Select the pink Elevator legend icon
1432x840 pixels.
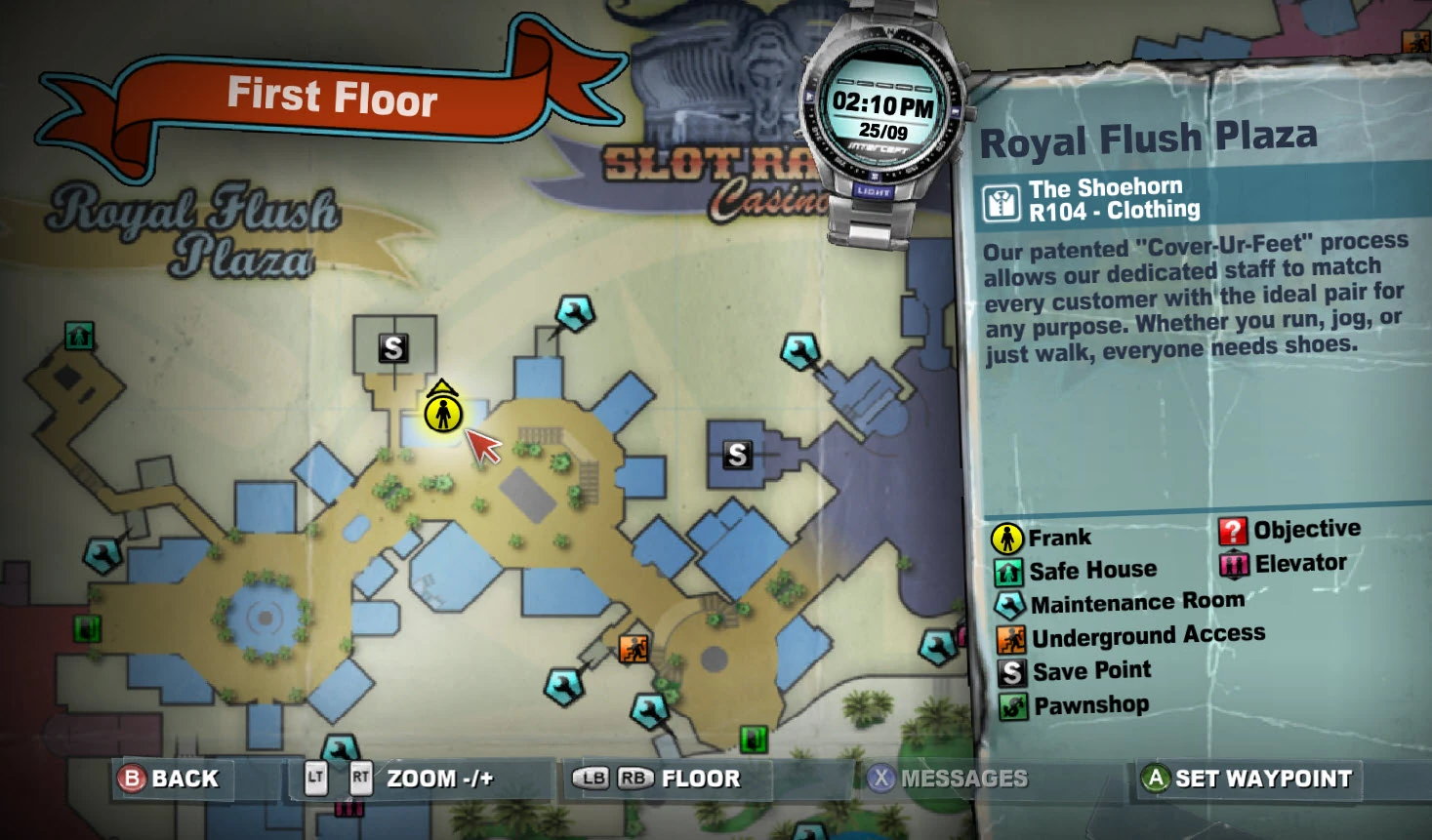[1232, 562]
